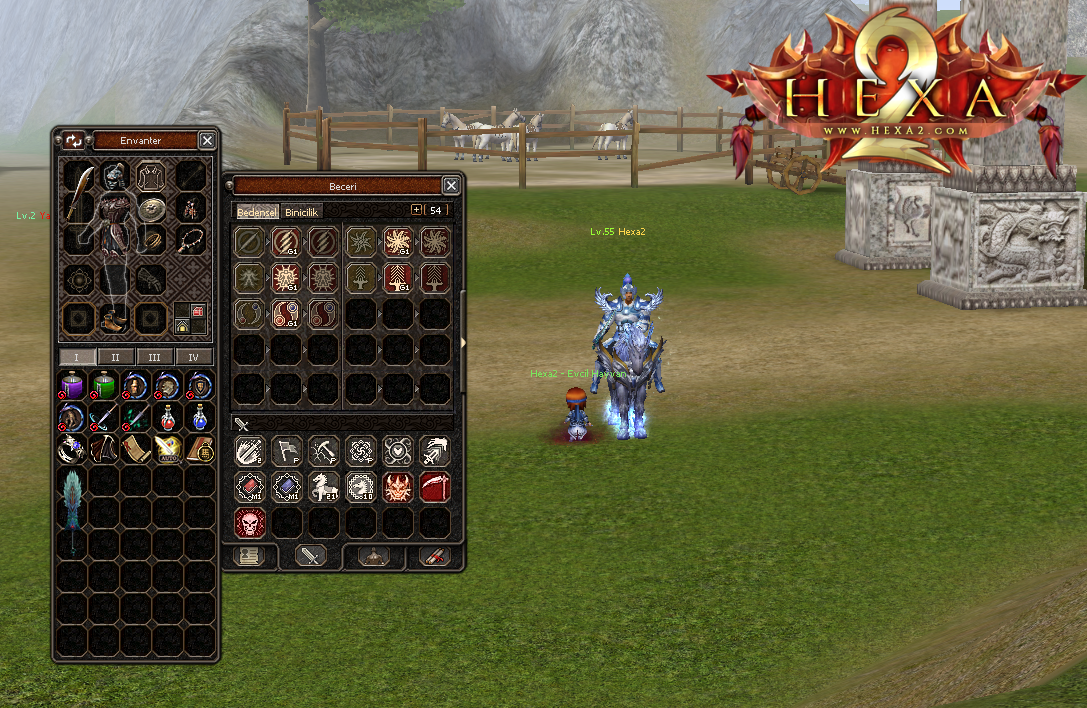Select the purple potion in inventory
The image size is (1087, 708).
click(71, 385)
